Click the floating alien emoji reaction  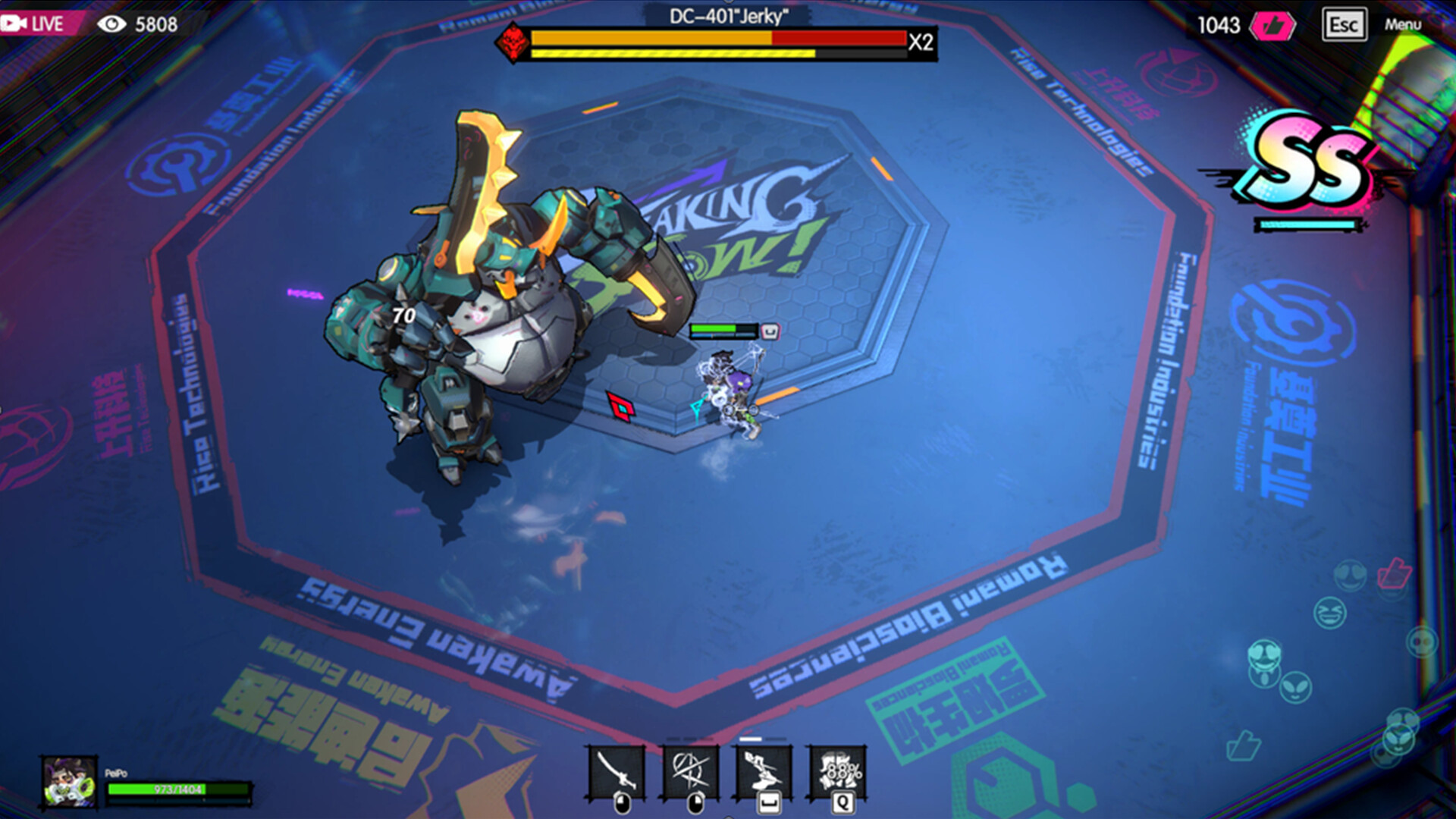click(1294, 689)
